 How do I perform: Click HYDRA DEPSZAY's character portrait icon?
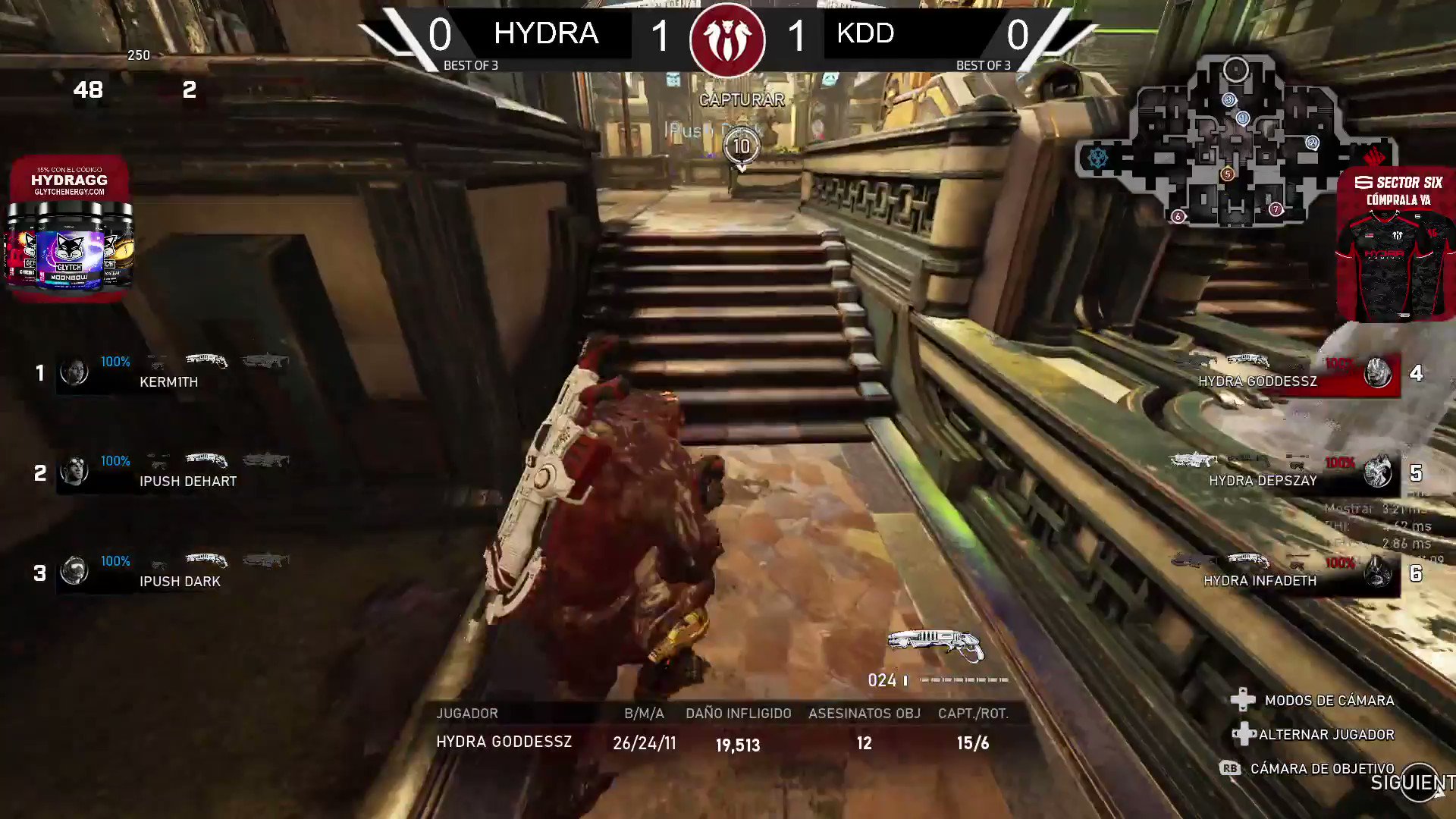(1376, 472)
